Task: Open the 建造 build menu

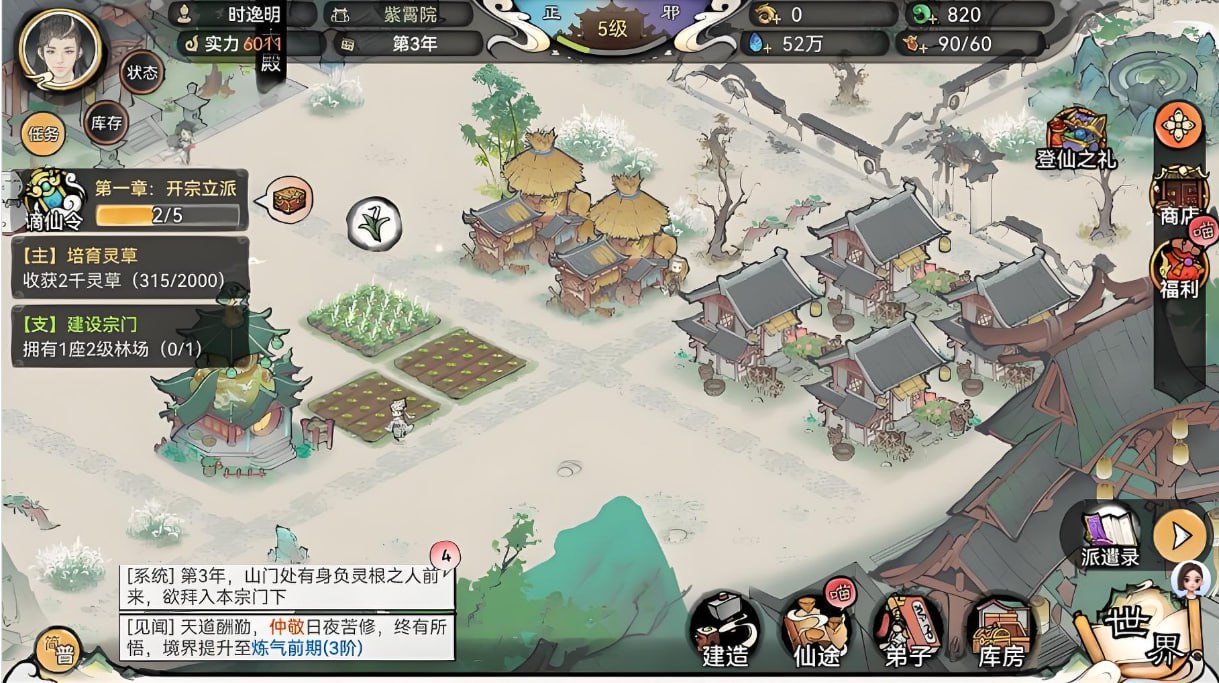Action: click(725, 630)
